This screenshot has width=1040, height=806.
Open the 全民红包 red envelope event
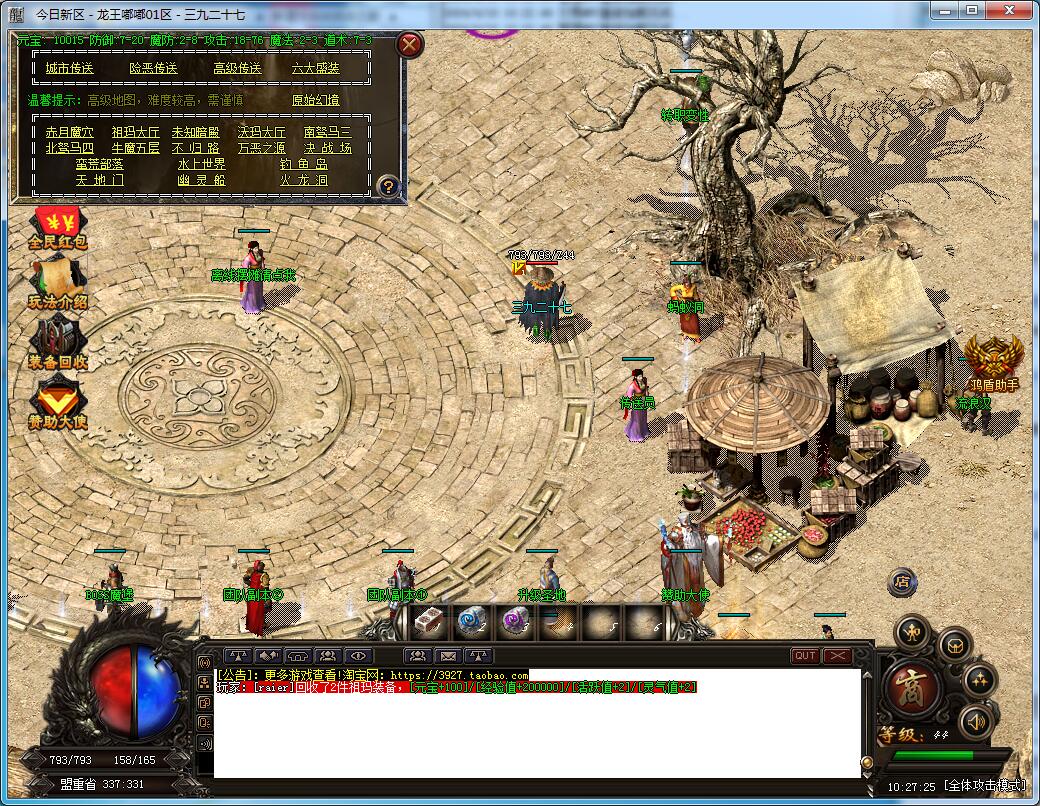click(58, 227)
